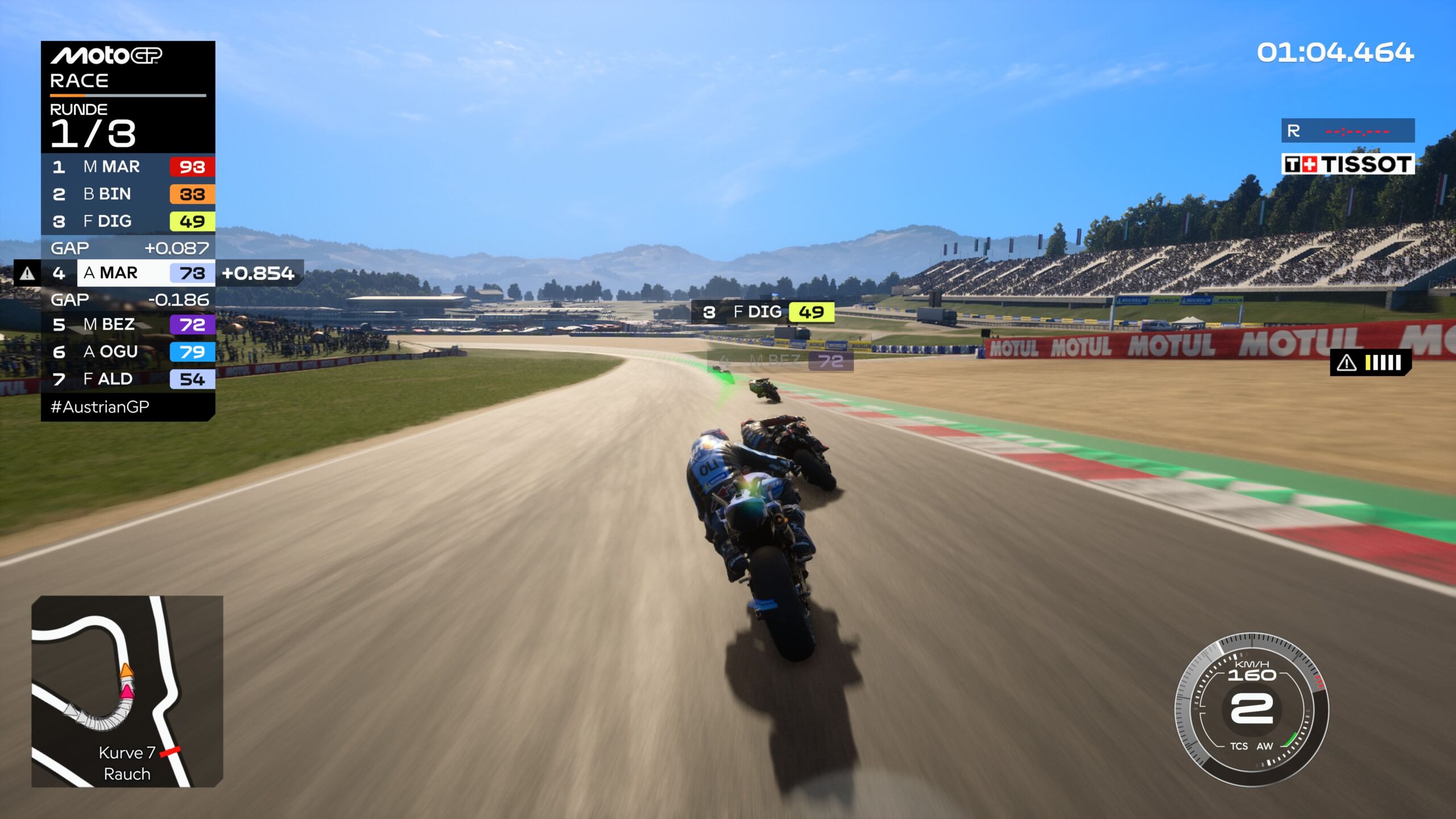Select M BEZ fifth place row
This screenshot has width=1456, height=819.
[128, 324]
